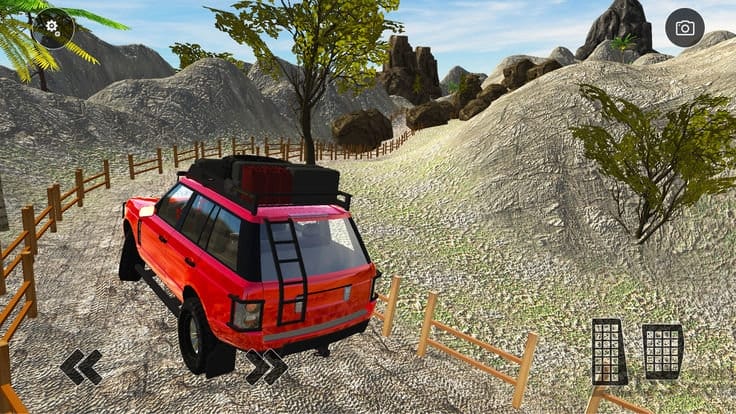This screenshot has height=414, width=736.
Task: Steer left with the left arrow
Action: click(x=81, y=367)
